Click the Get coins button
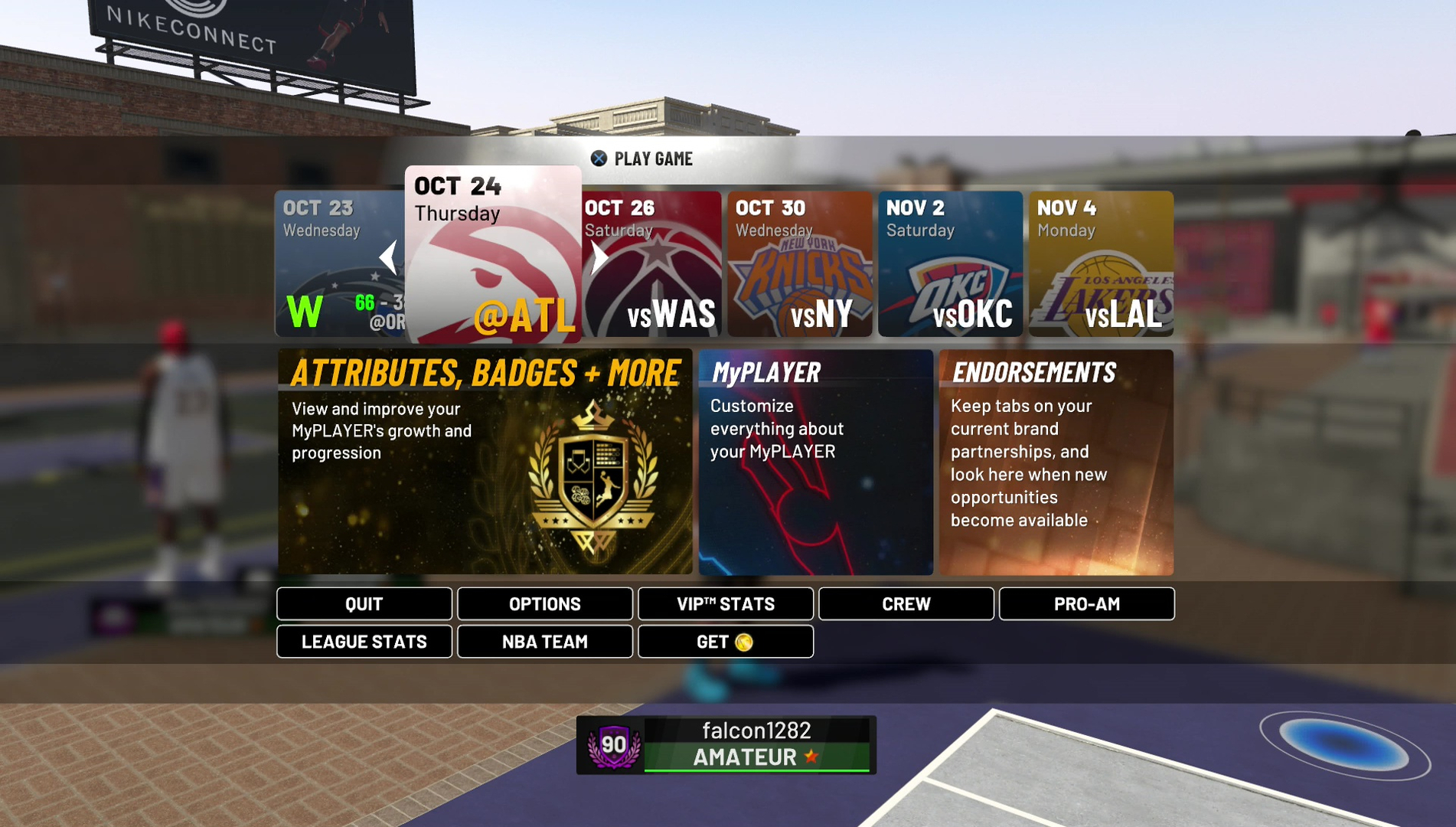 [x=726, y=642]
